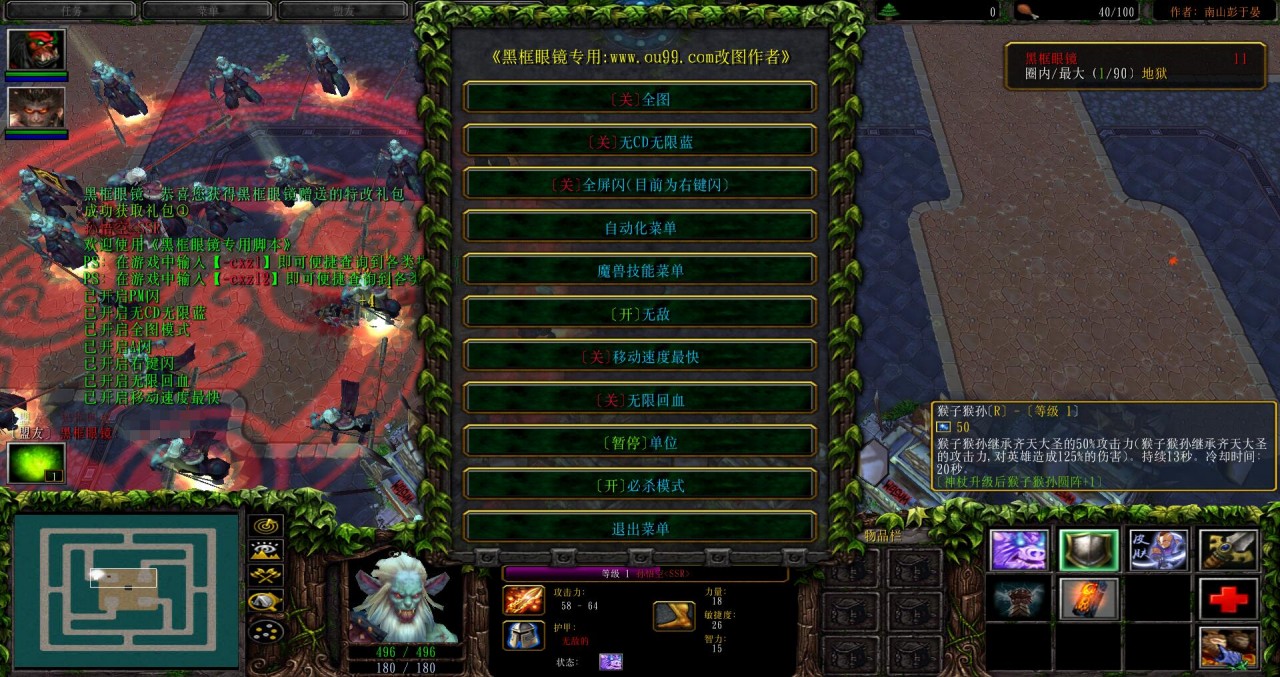Toggle the 必杀模式 kill mode entry
The height and width of the screenshot is (677, 1280).
[x=640, y=486]
